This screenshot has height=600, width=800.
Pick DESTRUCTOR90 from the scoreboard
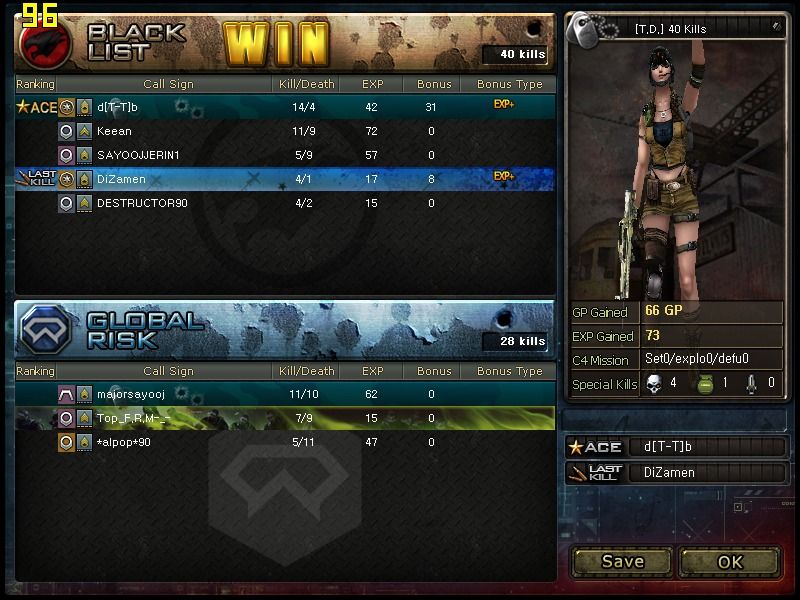coord(285,203)
